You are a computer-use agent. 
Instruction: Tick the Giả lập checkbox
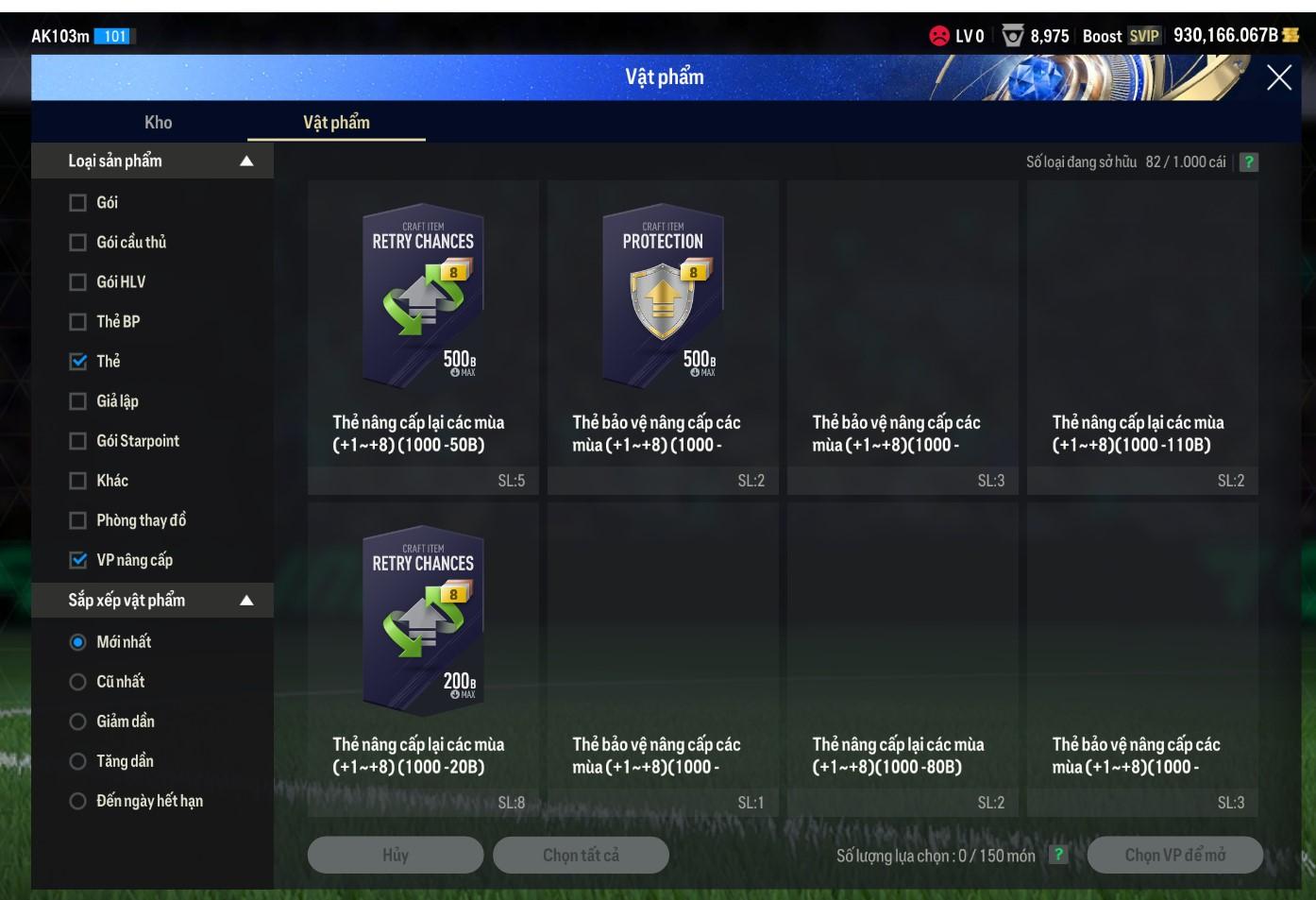(78, 401)
